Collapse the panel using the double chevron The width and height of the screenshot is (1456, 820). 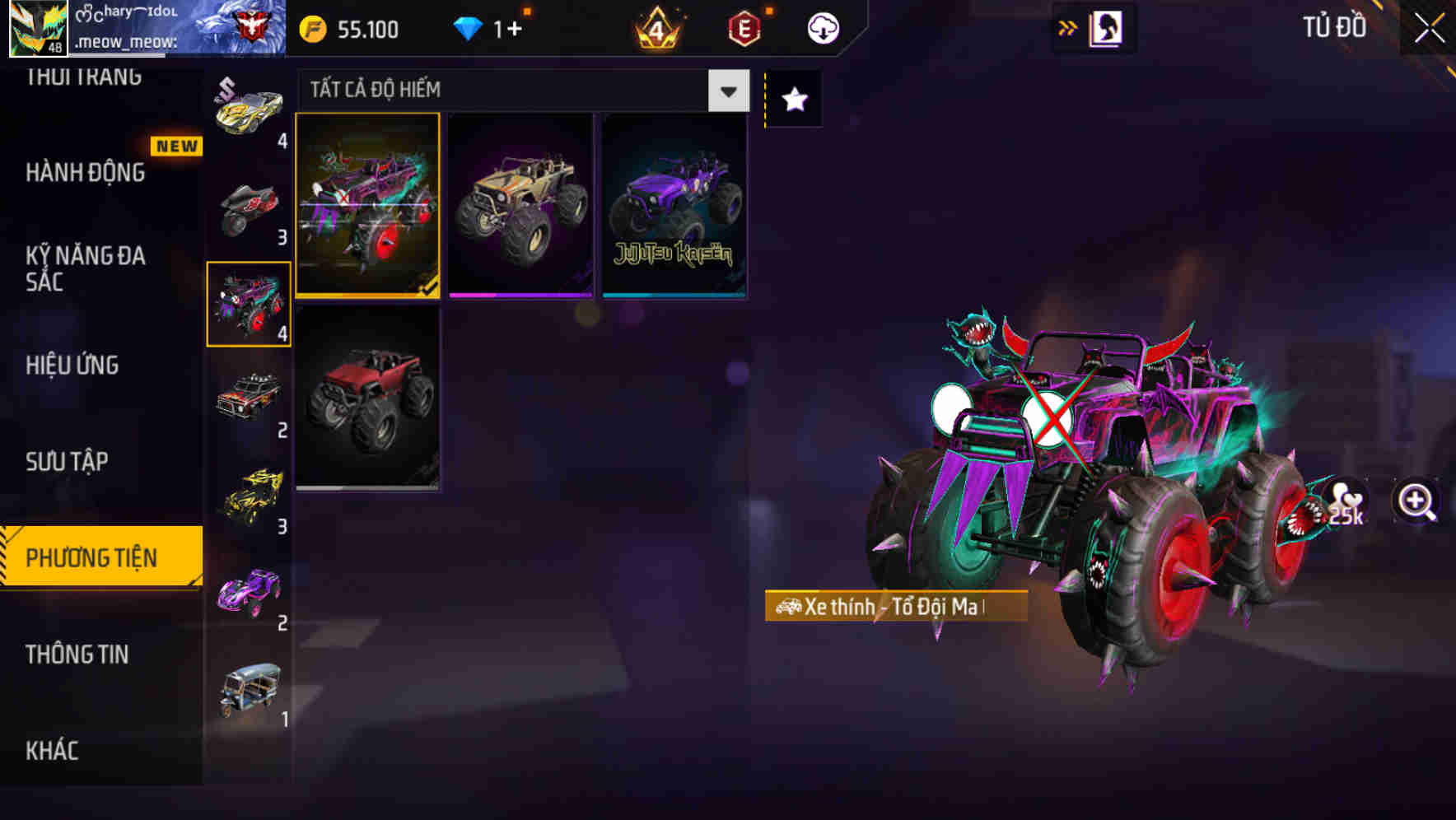tap(1066, 26)
